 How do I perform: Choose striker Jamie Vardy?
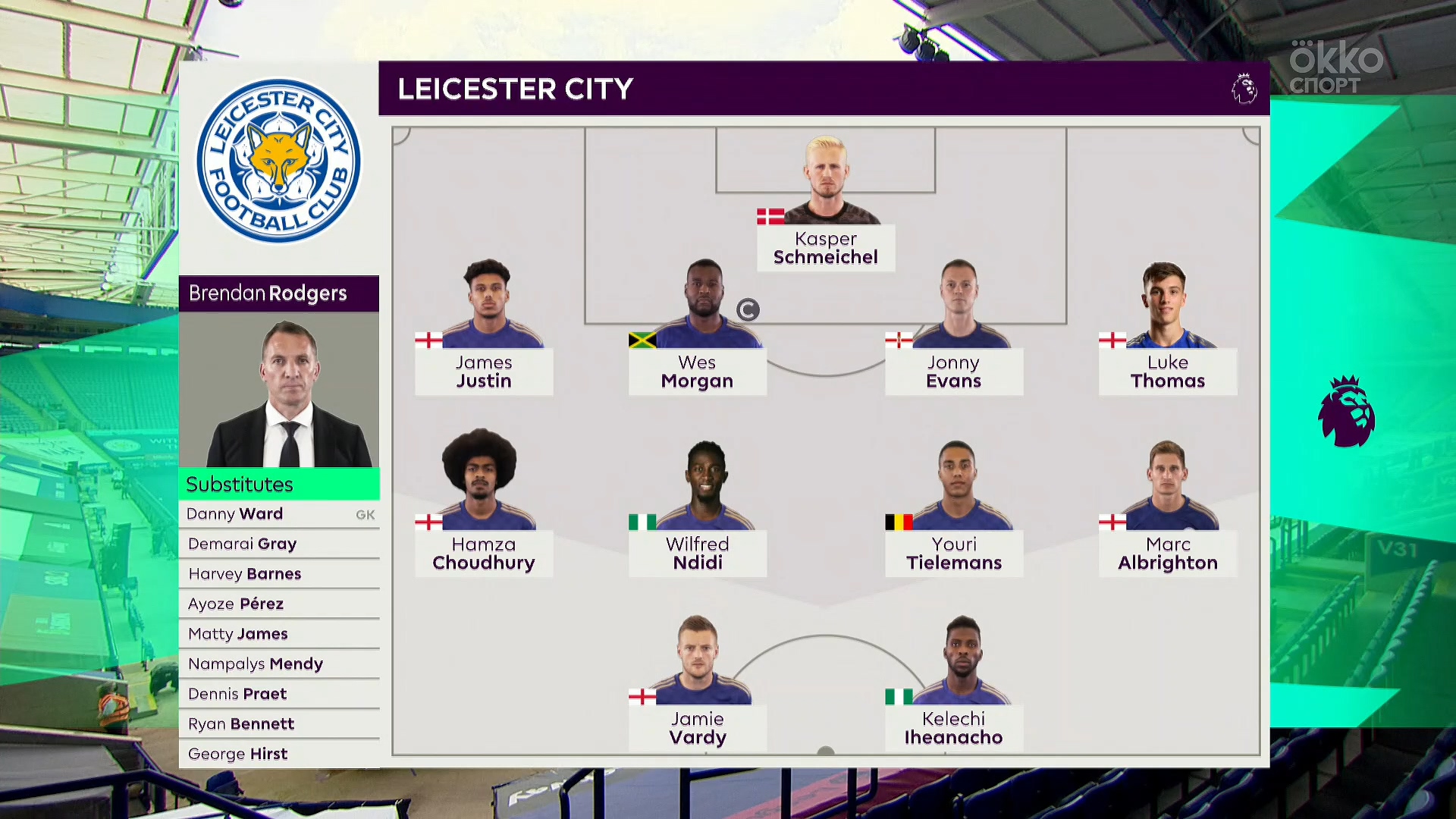[x=697, y=728]
